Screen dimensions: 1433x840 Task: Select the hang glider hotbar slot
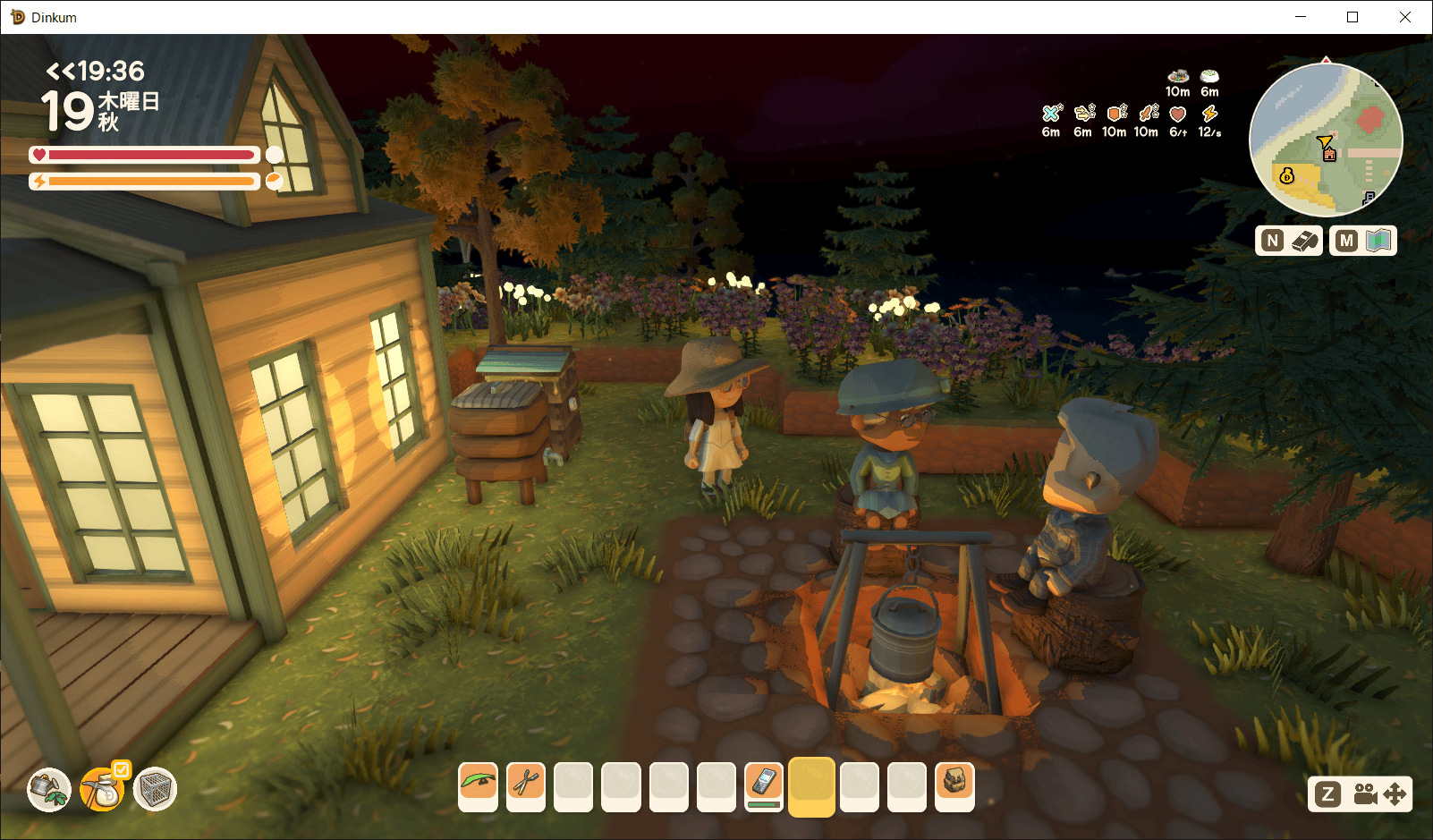pos(479,785)
